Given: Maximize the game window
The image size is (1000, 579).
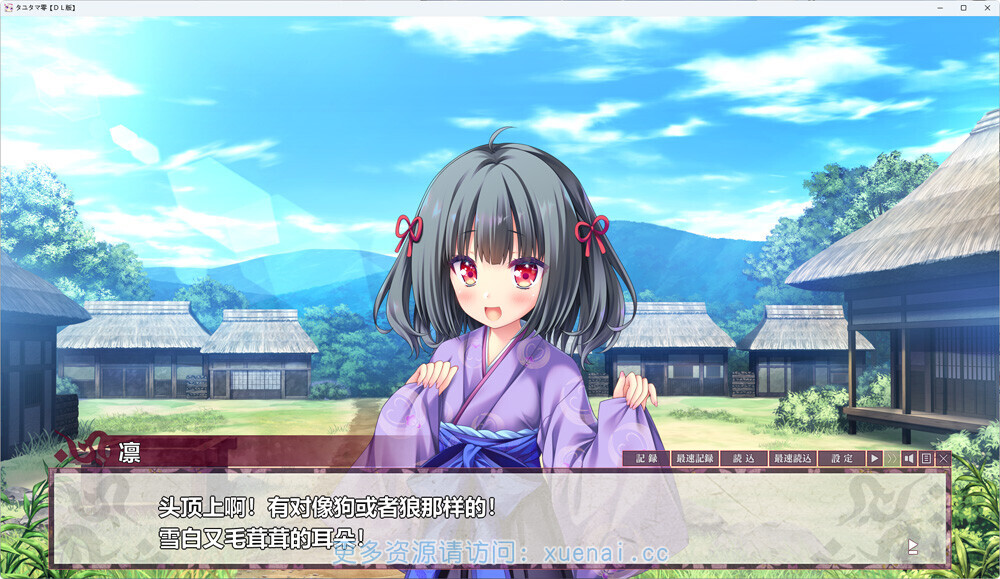Looking at the screenshot, I should pyautogui.click(x=964, y=7).
